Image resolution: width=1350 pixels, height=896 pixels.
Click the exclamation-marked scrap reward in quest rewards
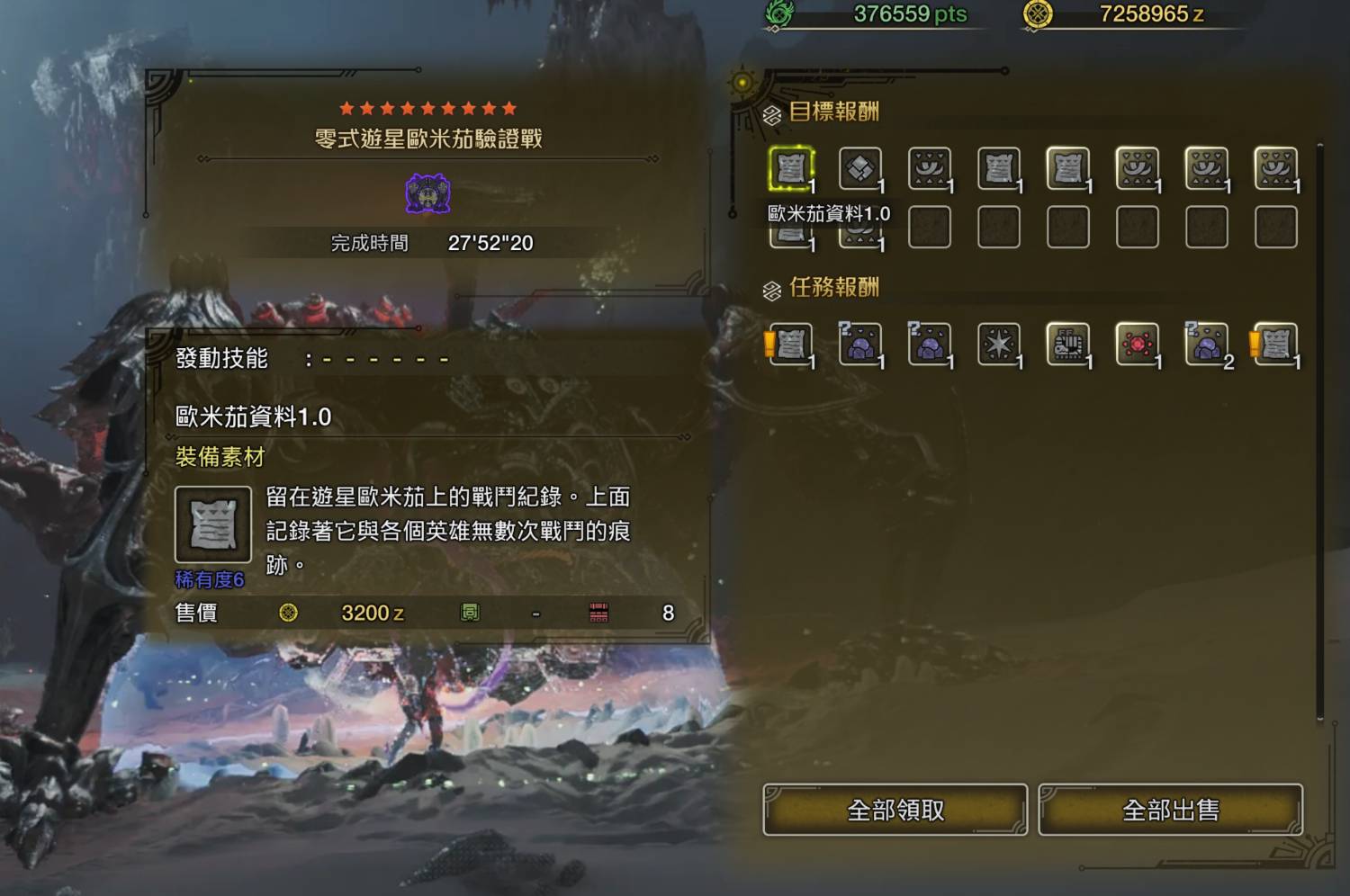click(x=792, y=345)
